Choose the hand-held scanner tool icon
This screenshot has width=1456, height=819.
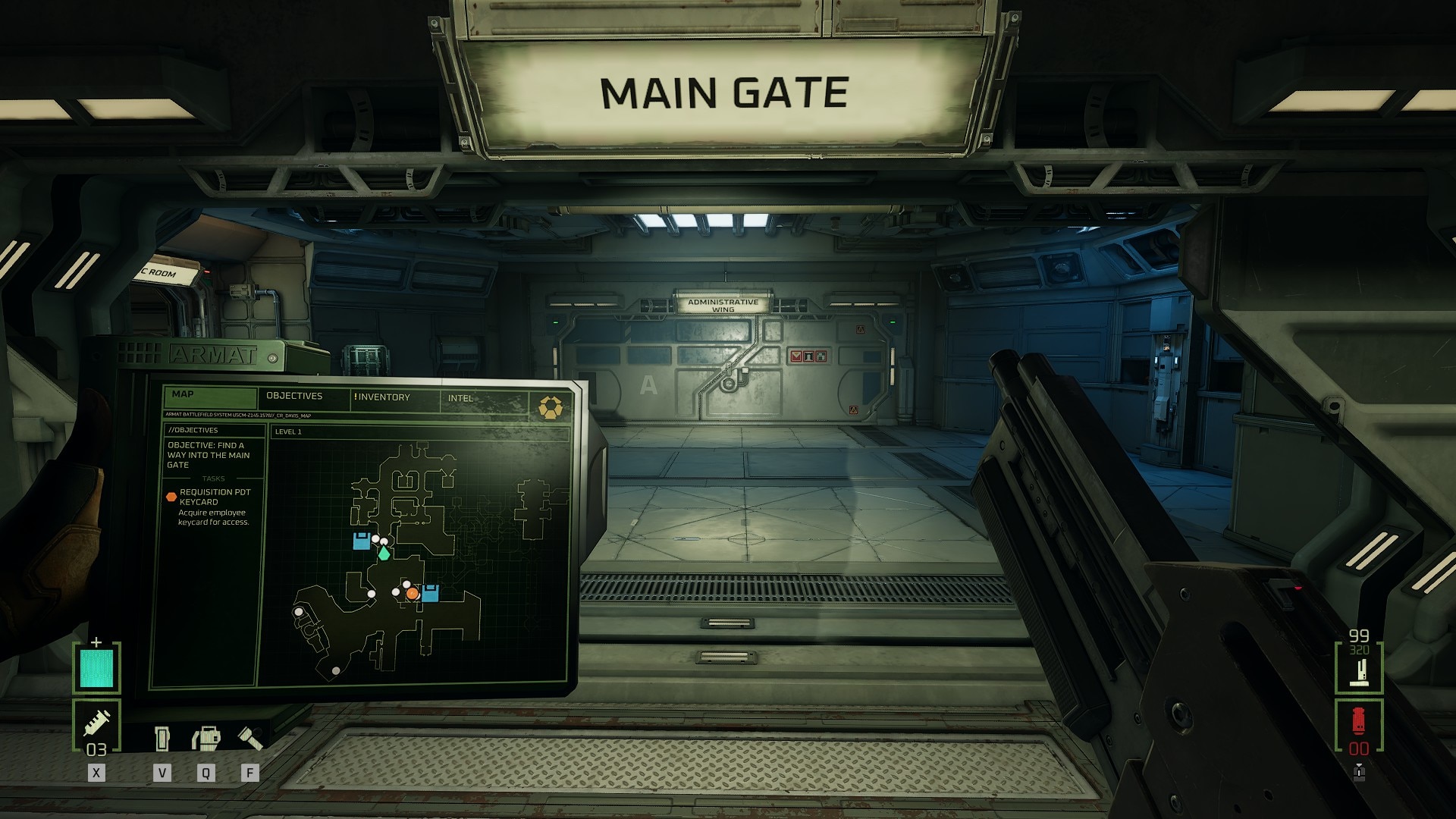[x=162, y=738]
